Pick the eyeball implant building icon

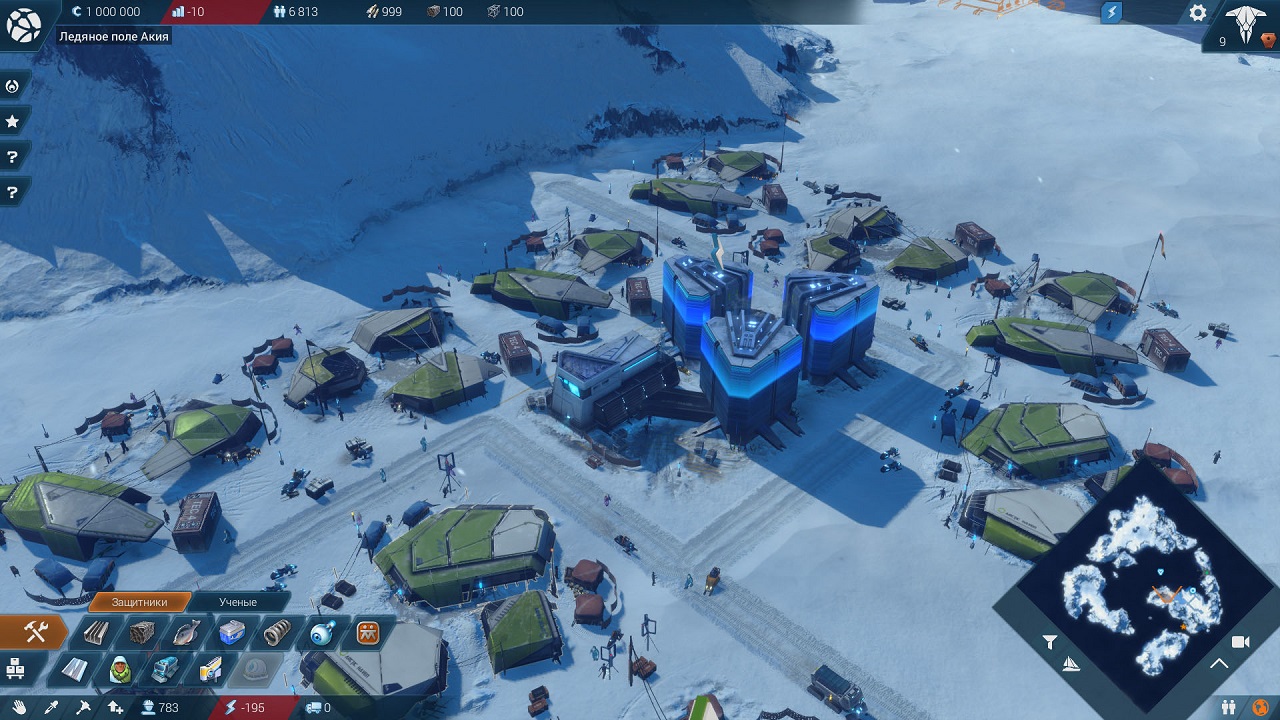coord(322,633)
